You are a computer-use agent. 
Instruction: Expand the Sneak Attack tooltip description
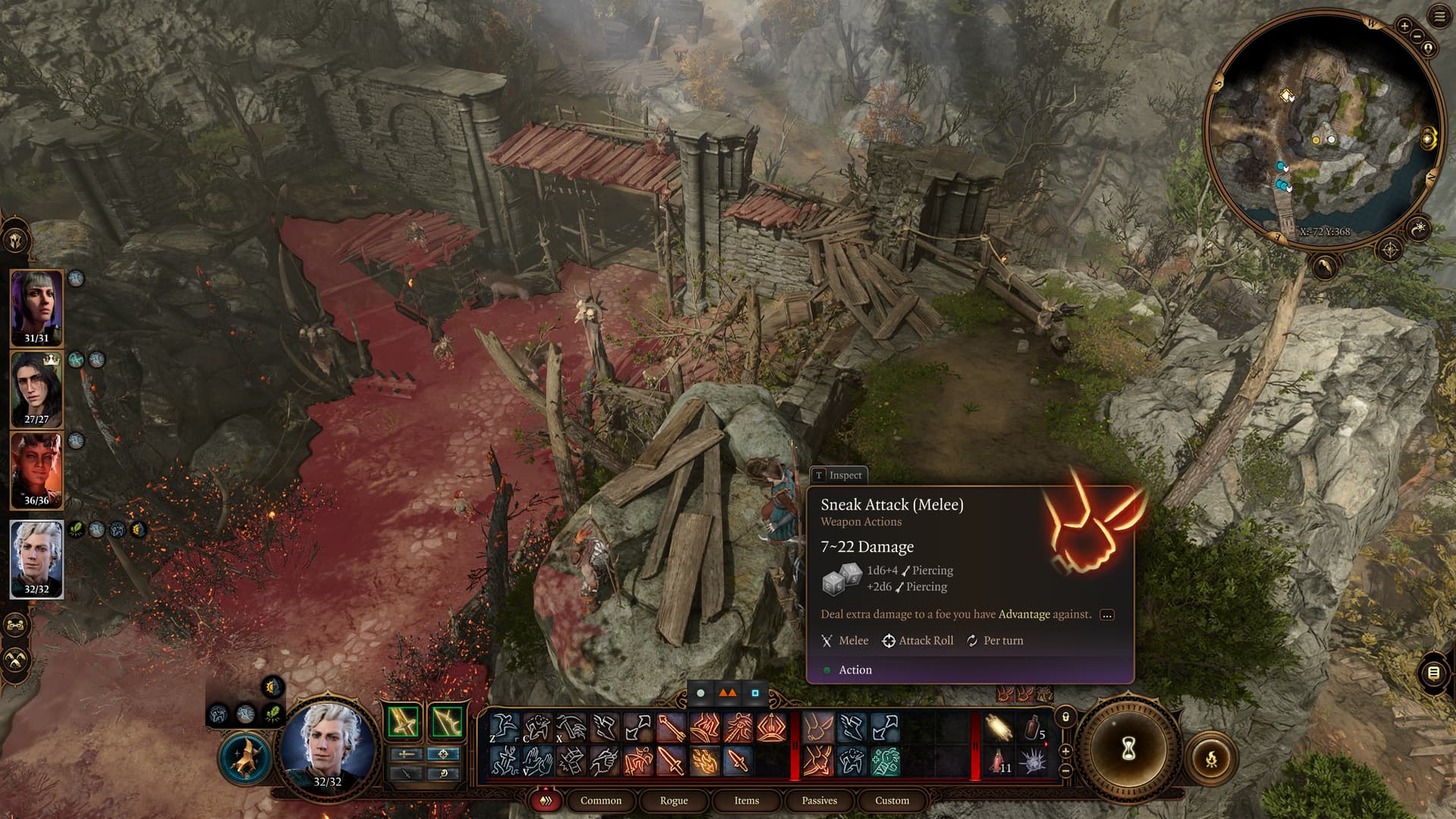(x=1106, y=615)
